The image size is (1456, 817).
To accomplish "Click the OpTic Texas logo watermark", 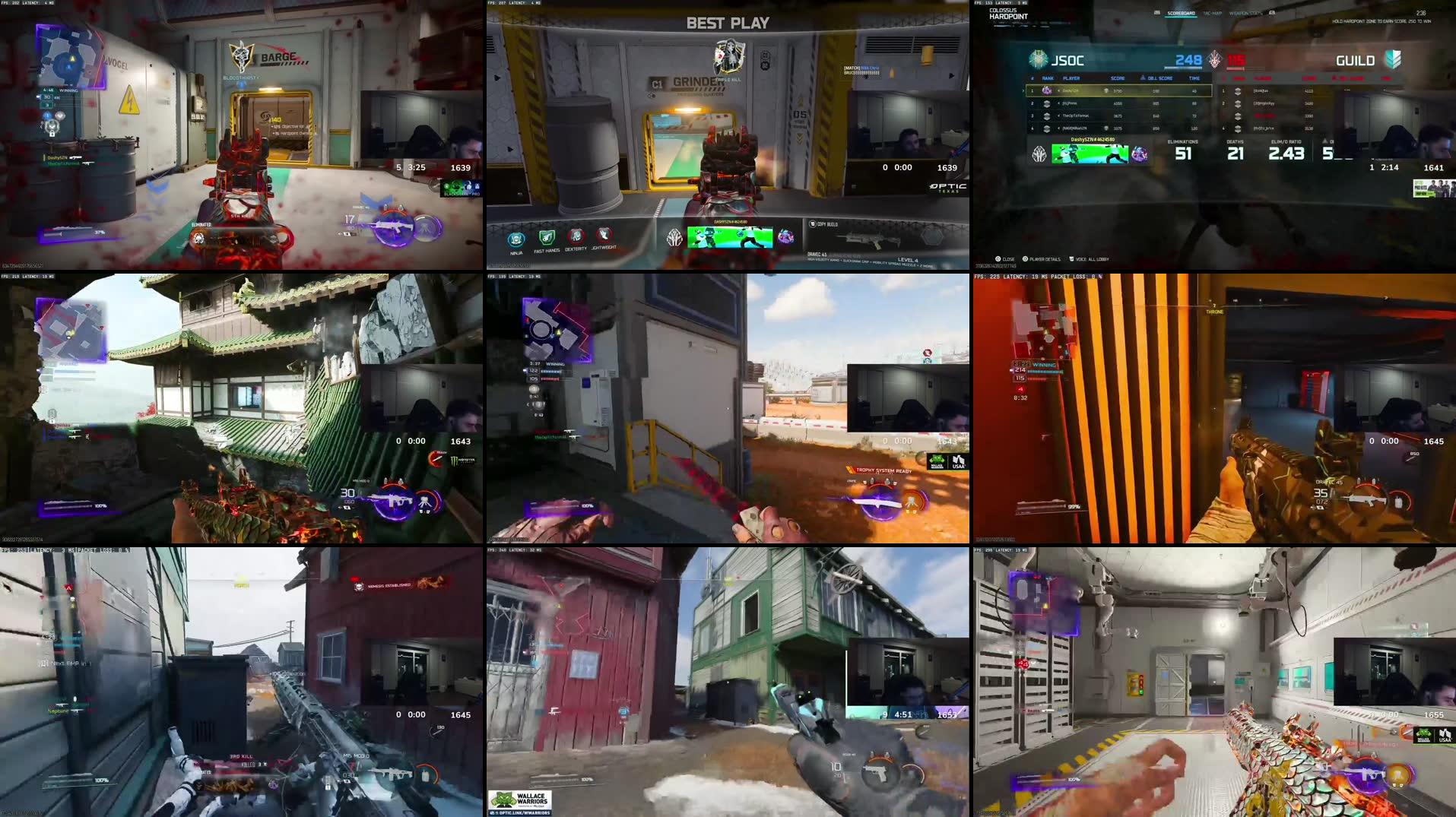I will point(947,188).
